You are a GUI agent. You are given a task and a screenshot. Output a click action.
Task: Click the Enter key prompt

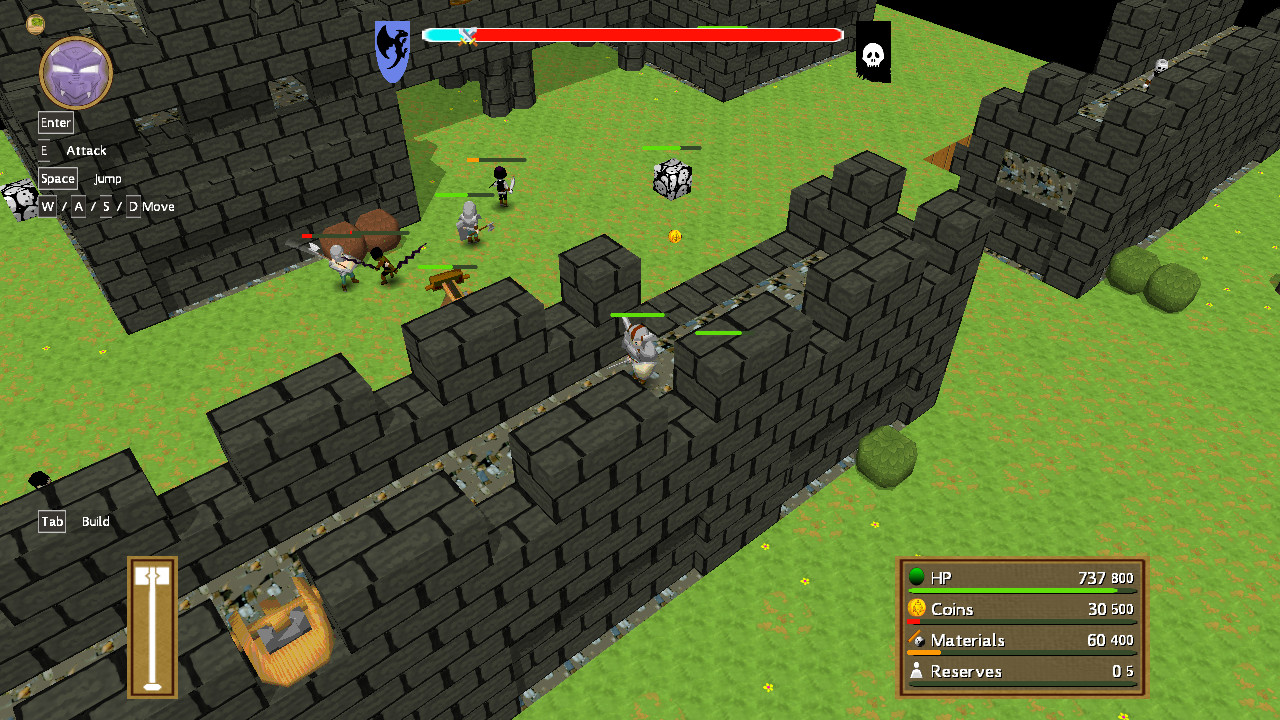click(55, 122)
